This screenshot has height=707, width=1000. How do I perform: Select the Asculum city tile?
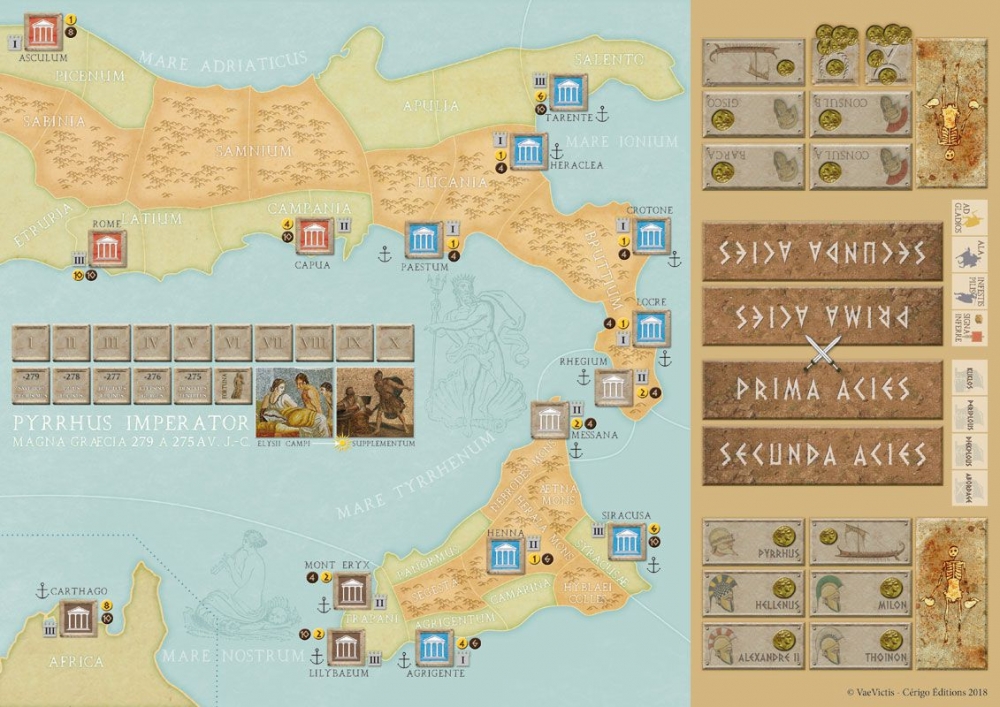[x=42, y=32]
